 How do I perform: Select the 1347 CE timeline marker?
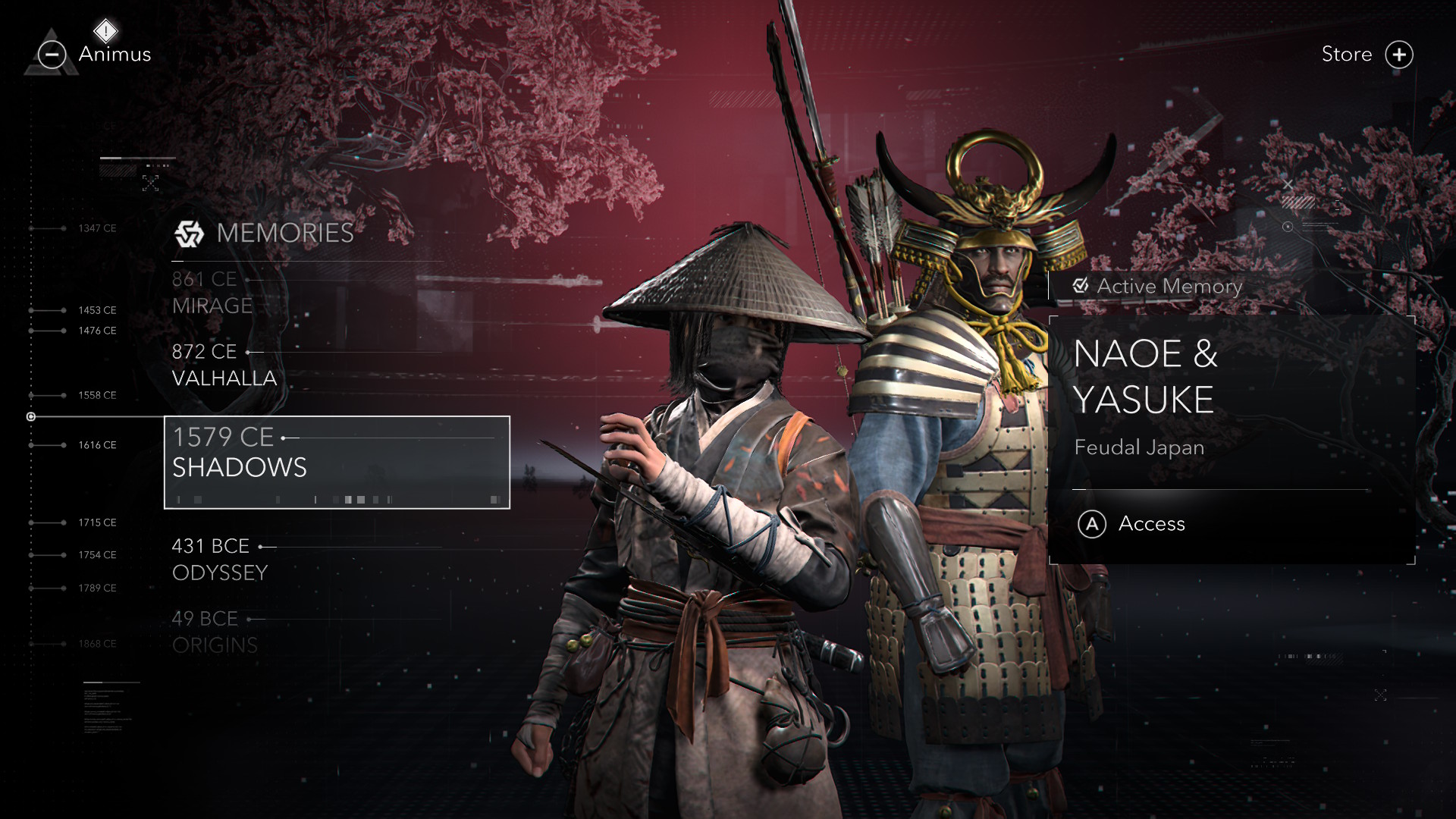(x=97, y=228)
